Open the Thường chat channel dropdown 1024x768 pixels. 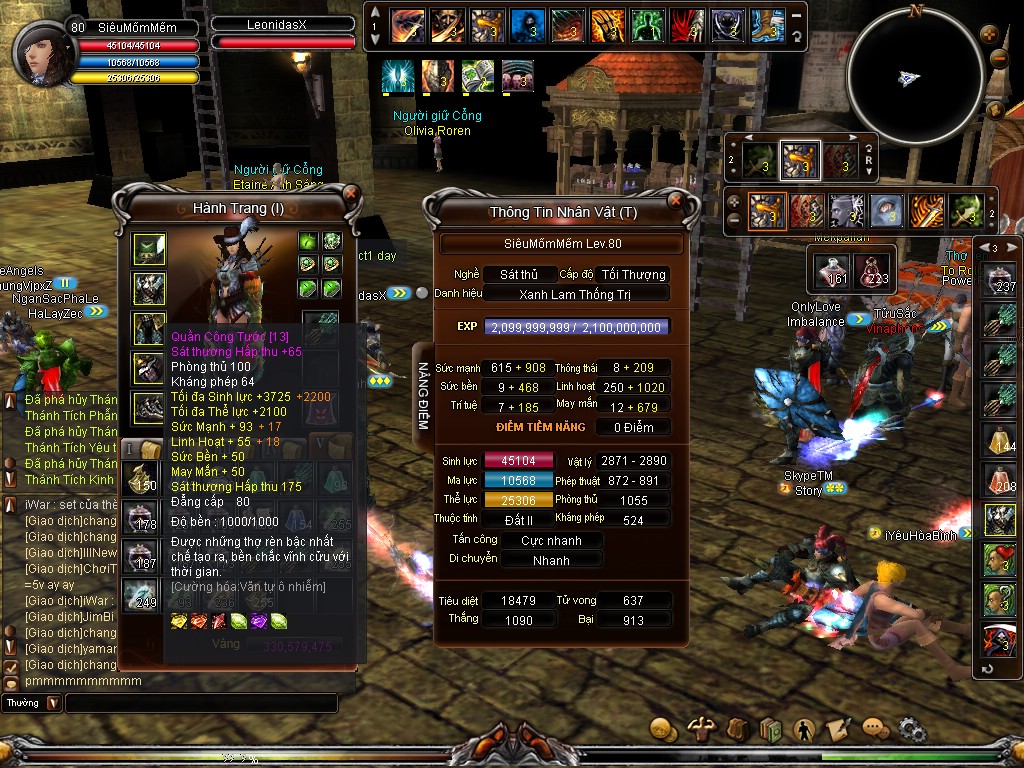point(53,703)
